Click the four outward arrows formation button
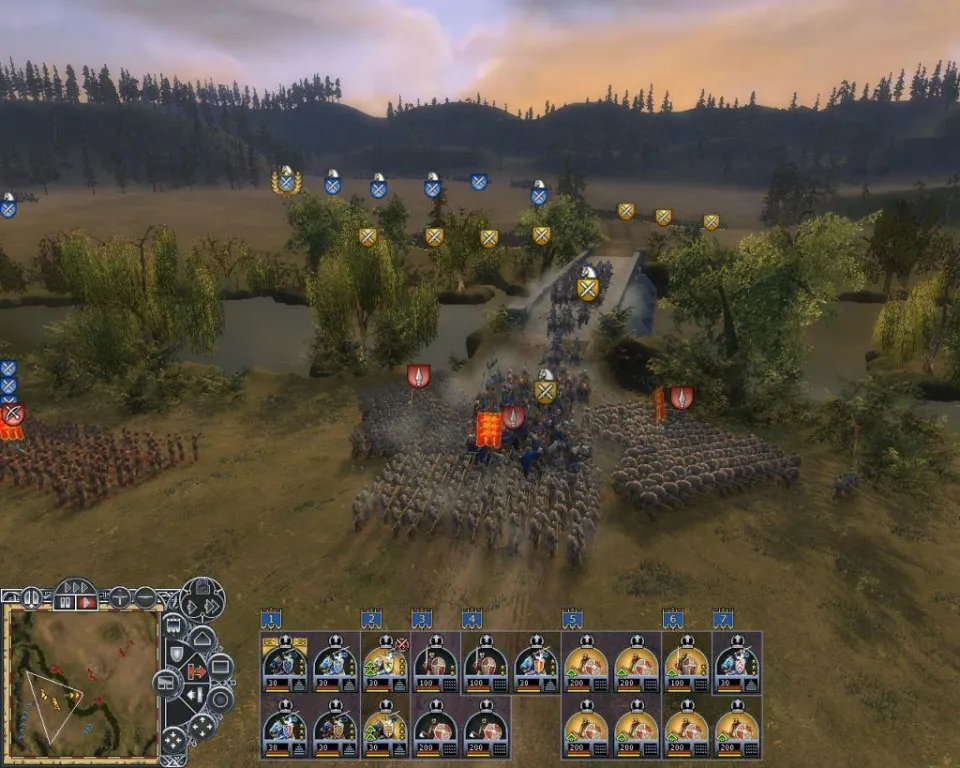 [203, 727]
